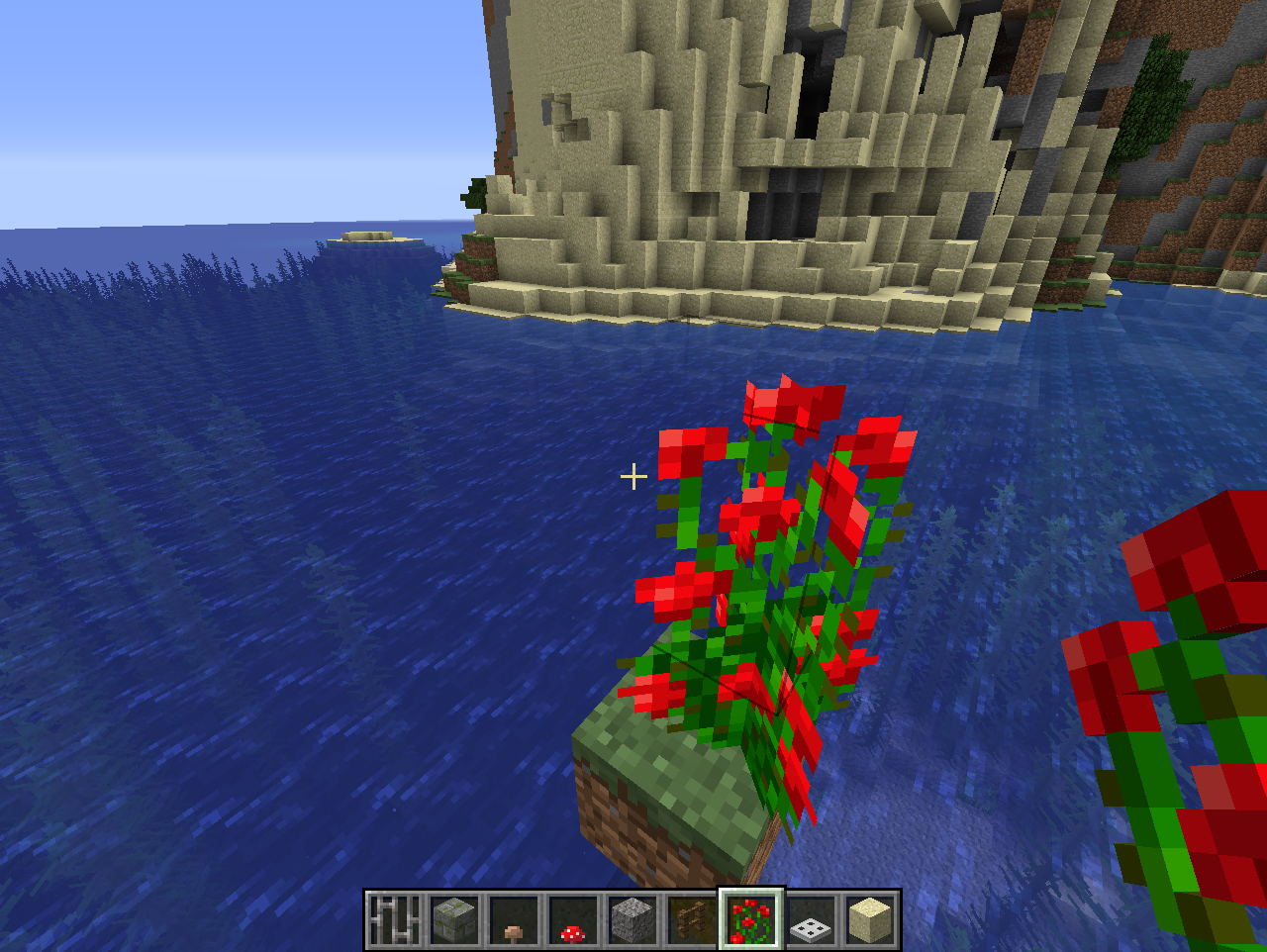Select the wooden fence hotbar slot
Image resolution: width=1267 pixels, height=952 pixels.
pyautogui.click(x=693, y=919)
